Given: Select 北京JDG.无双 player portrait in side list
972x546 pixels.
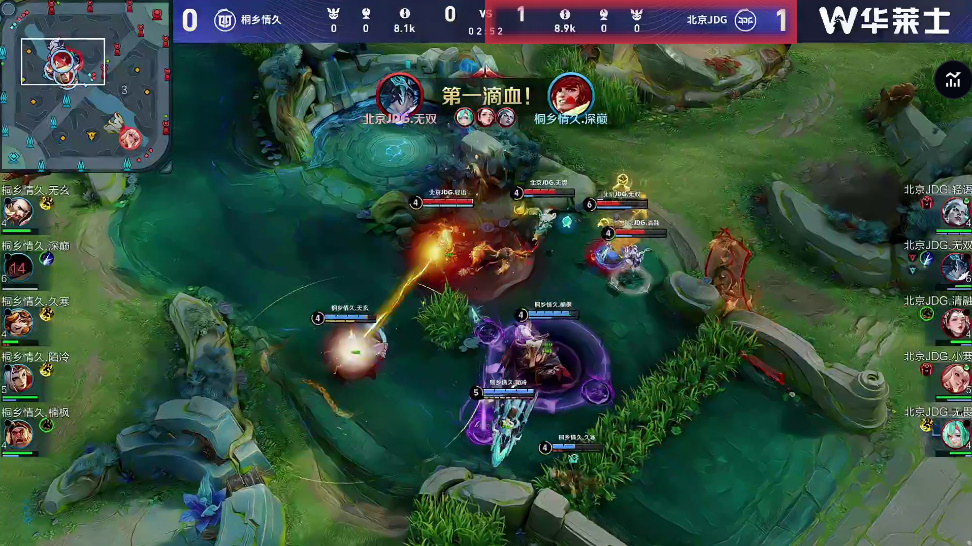Looking at the screenshot, I should pyautogui.click(x=955, y=267).
